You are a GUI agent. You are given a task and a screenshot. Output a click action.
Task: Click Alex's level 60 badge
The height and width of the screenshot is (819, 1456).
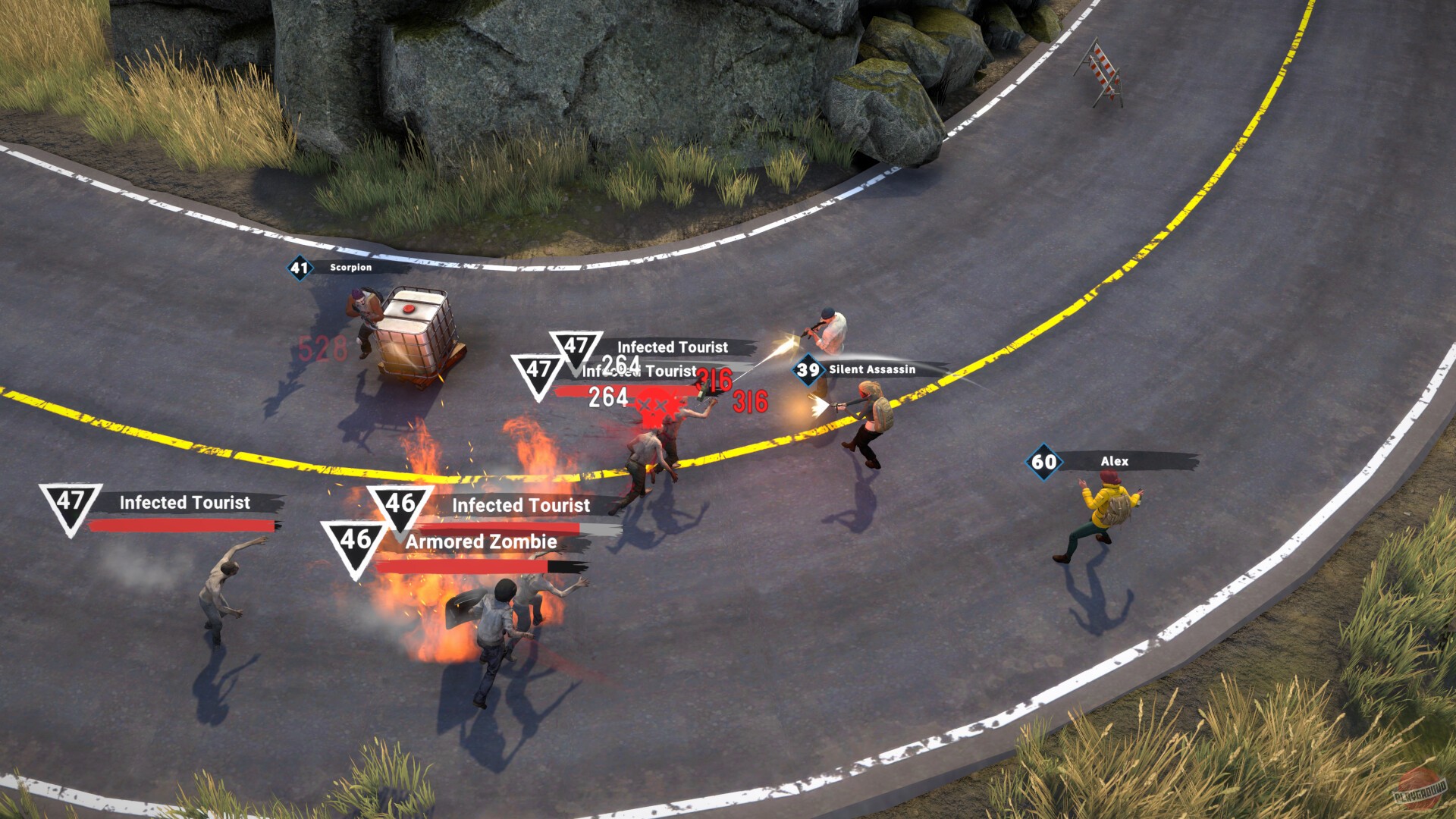point(1042,460)
